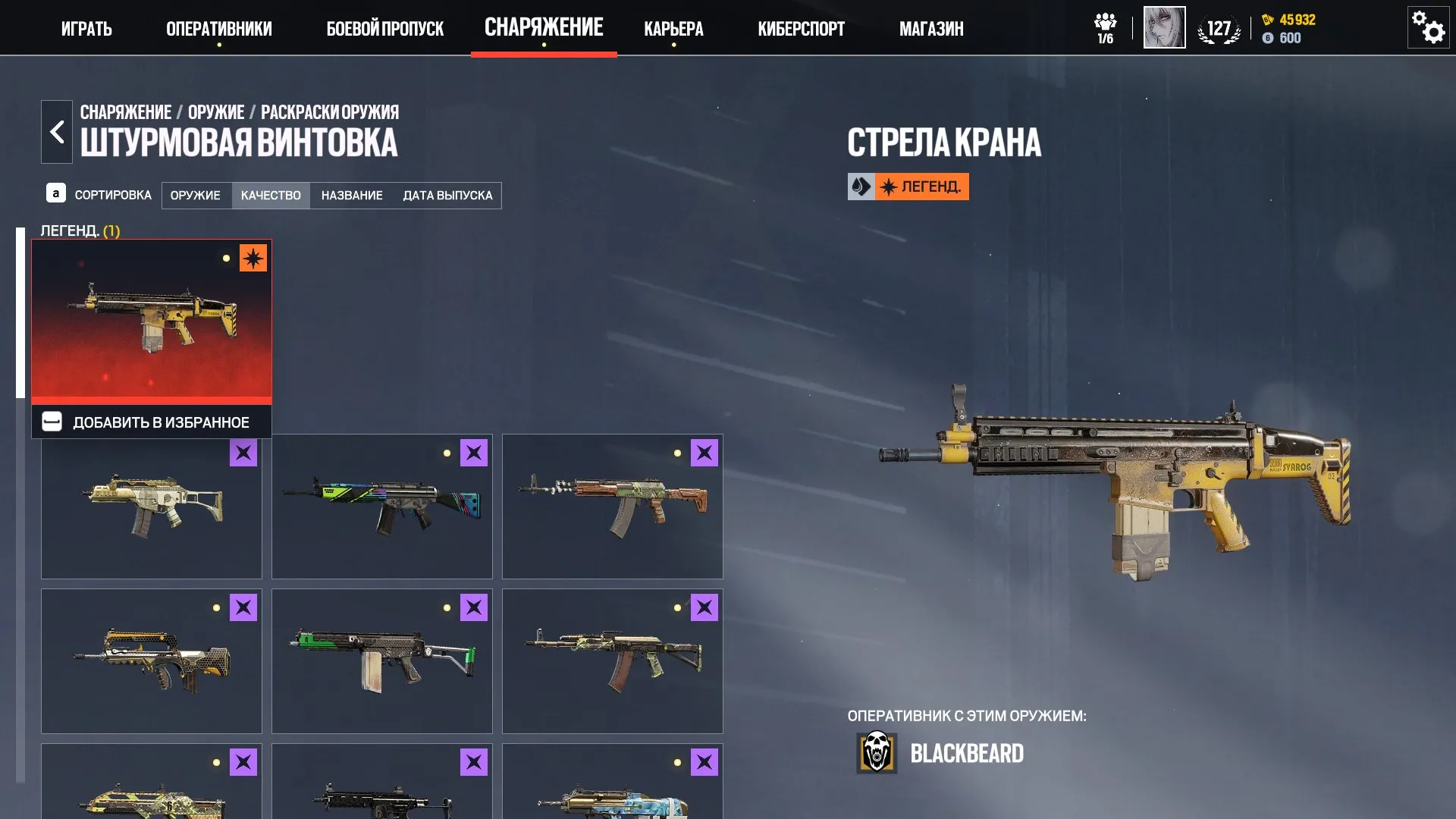Switch sorting to ДАТА ВЫПУСКА
The width and height of the screenshot is (1456, 819).
pos(448,195)
